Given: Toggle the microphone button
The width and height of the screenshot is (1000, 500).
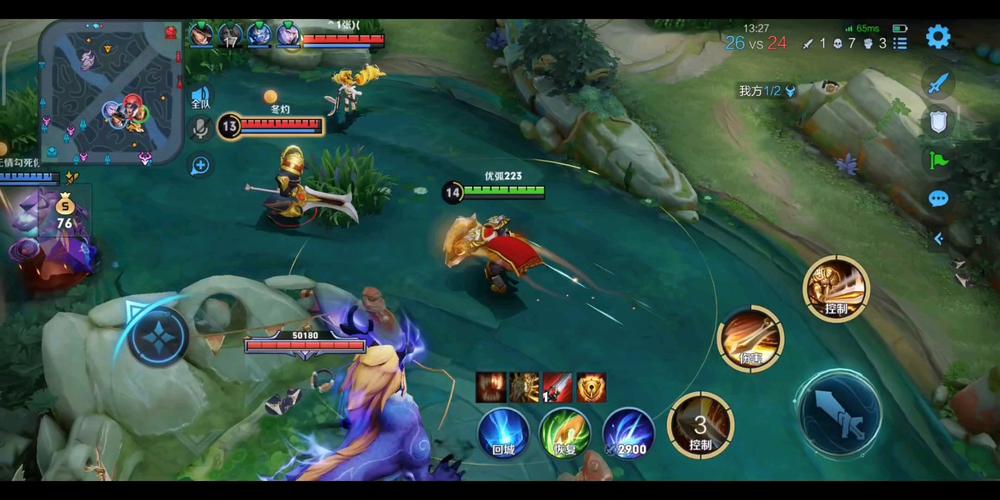Looking at the screenshot, I should (200, 129).
